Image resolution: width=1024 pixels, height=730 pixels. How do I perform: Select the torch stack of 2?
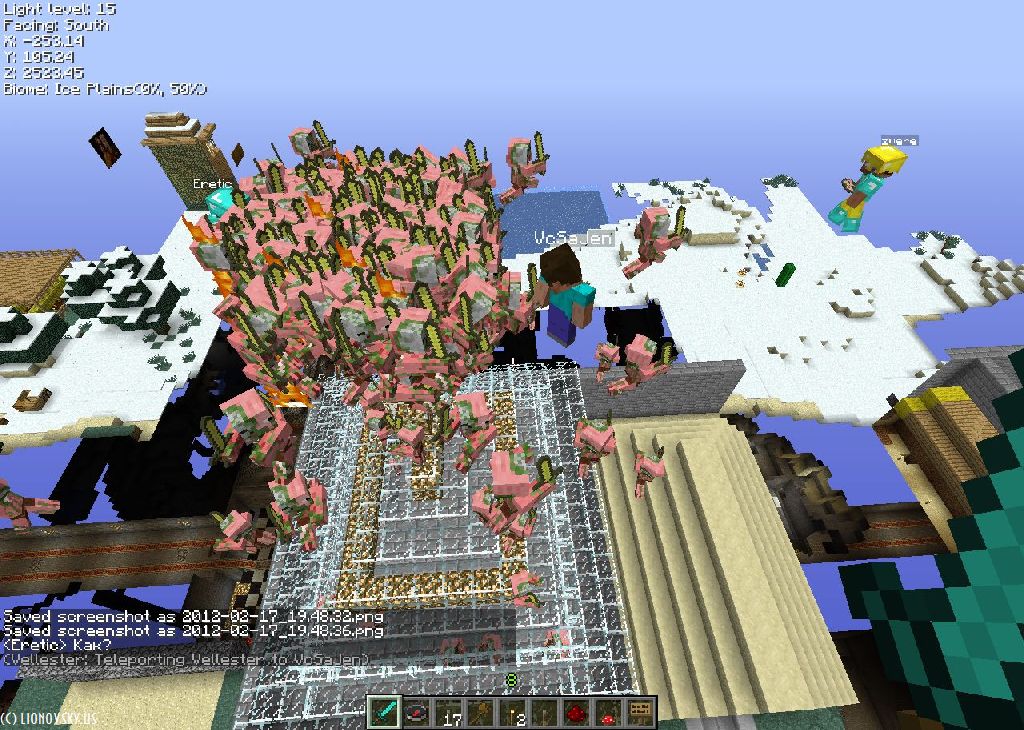coord(513,712)
